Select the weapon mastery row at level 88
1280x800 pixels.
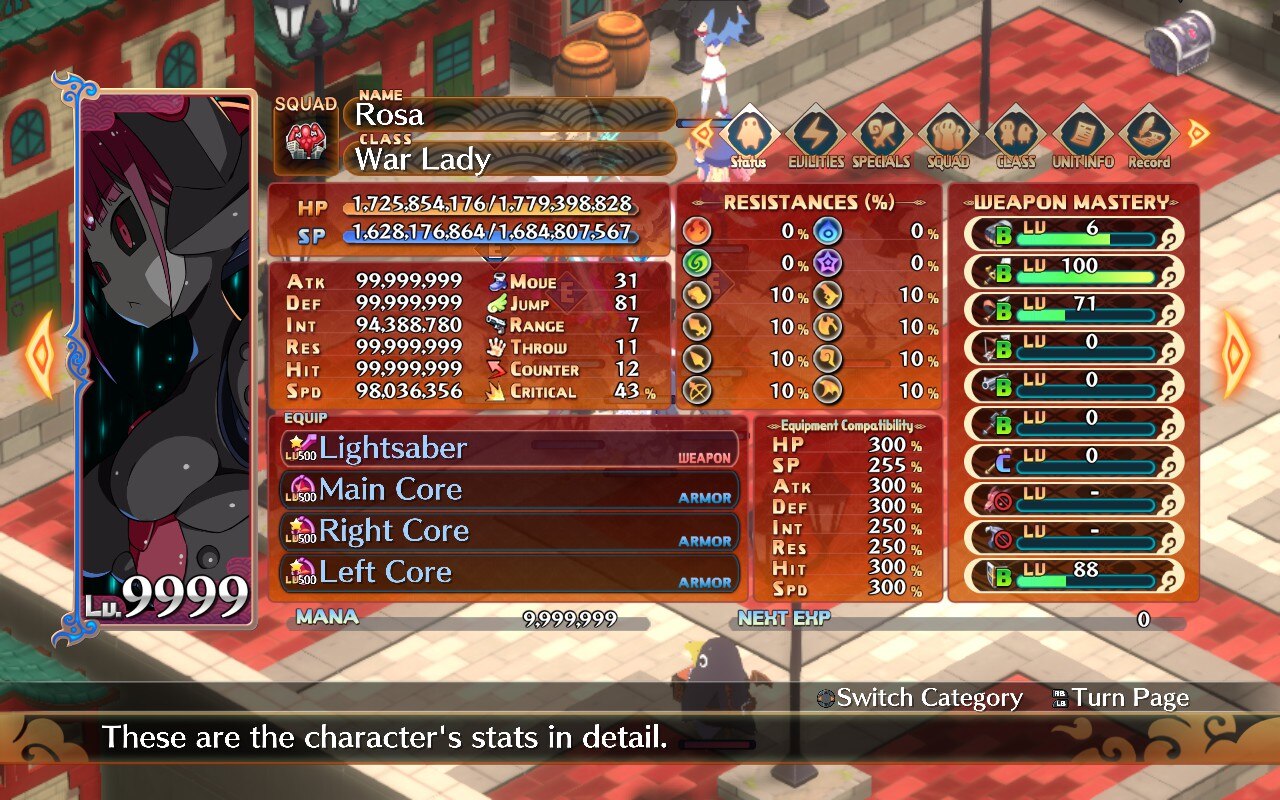pyautogui.click(x=1074, y=575)
